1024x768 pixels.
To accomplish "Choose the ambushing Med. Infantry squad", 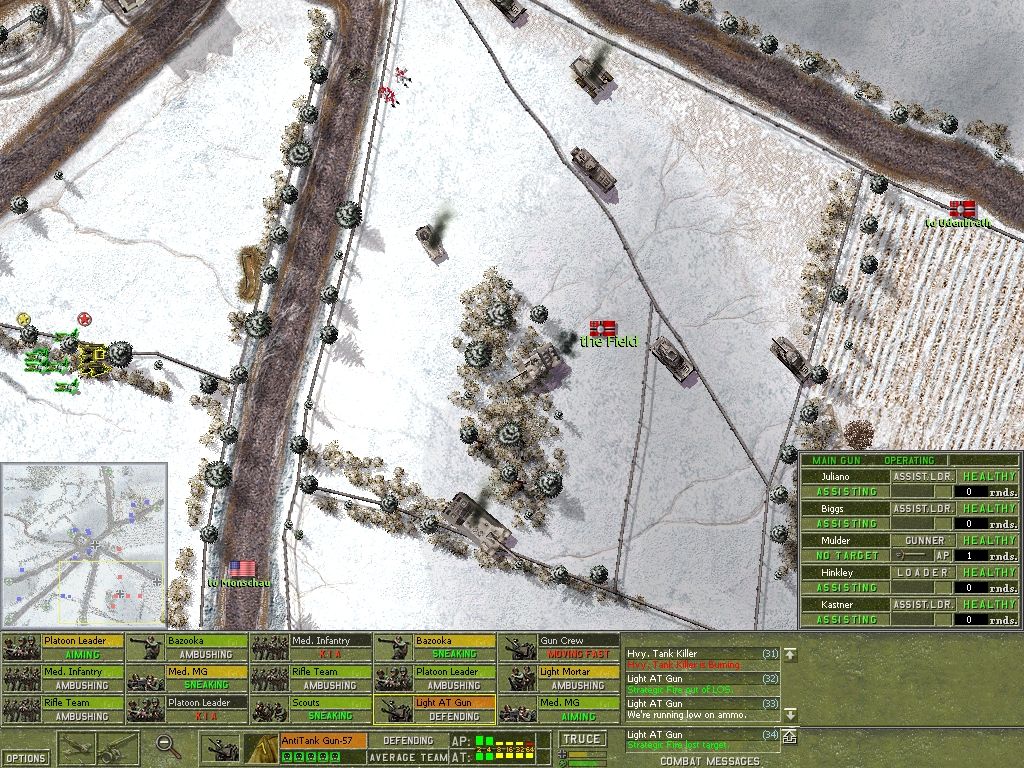I will click(62, 679).
